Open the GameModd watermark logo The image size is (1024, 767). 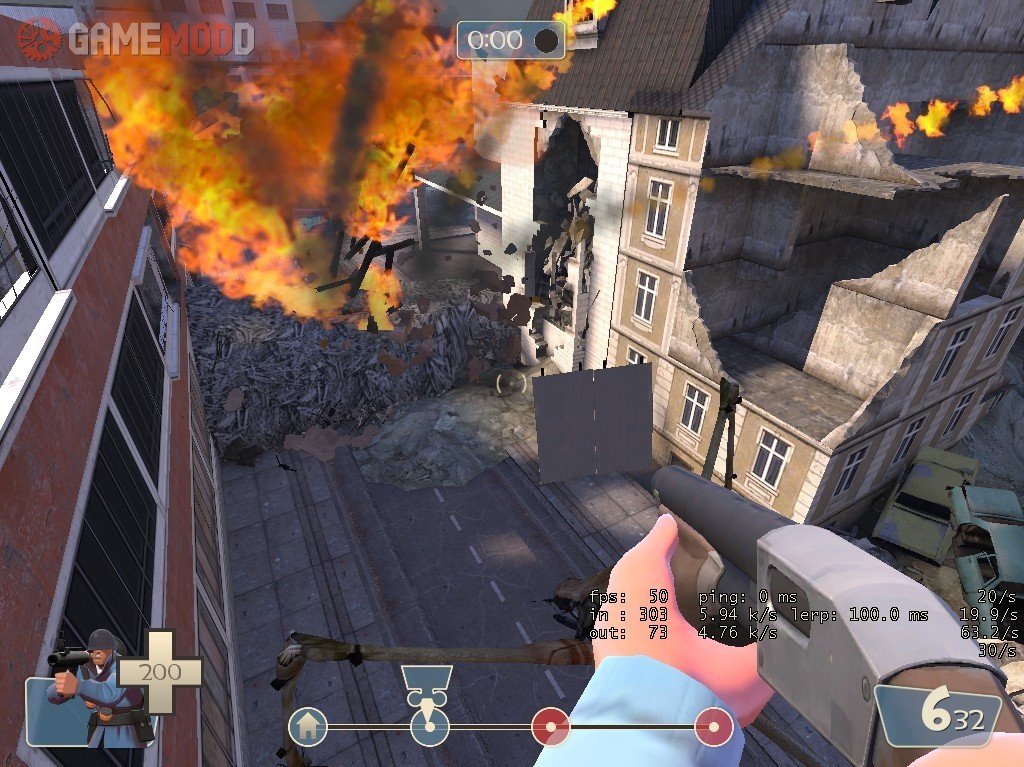[135, 38]
